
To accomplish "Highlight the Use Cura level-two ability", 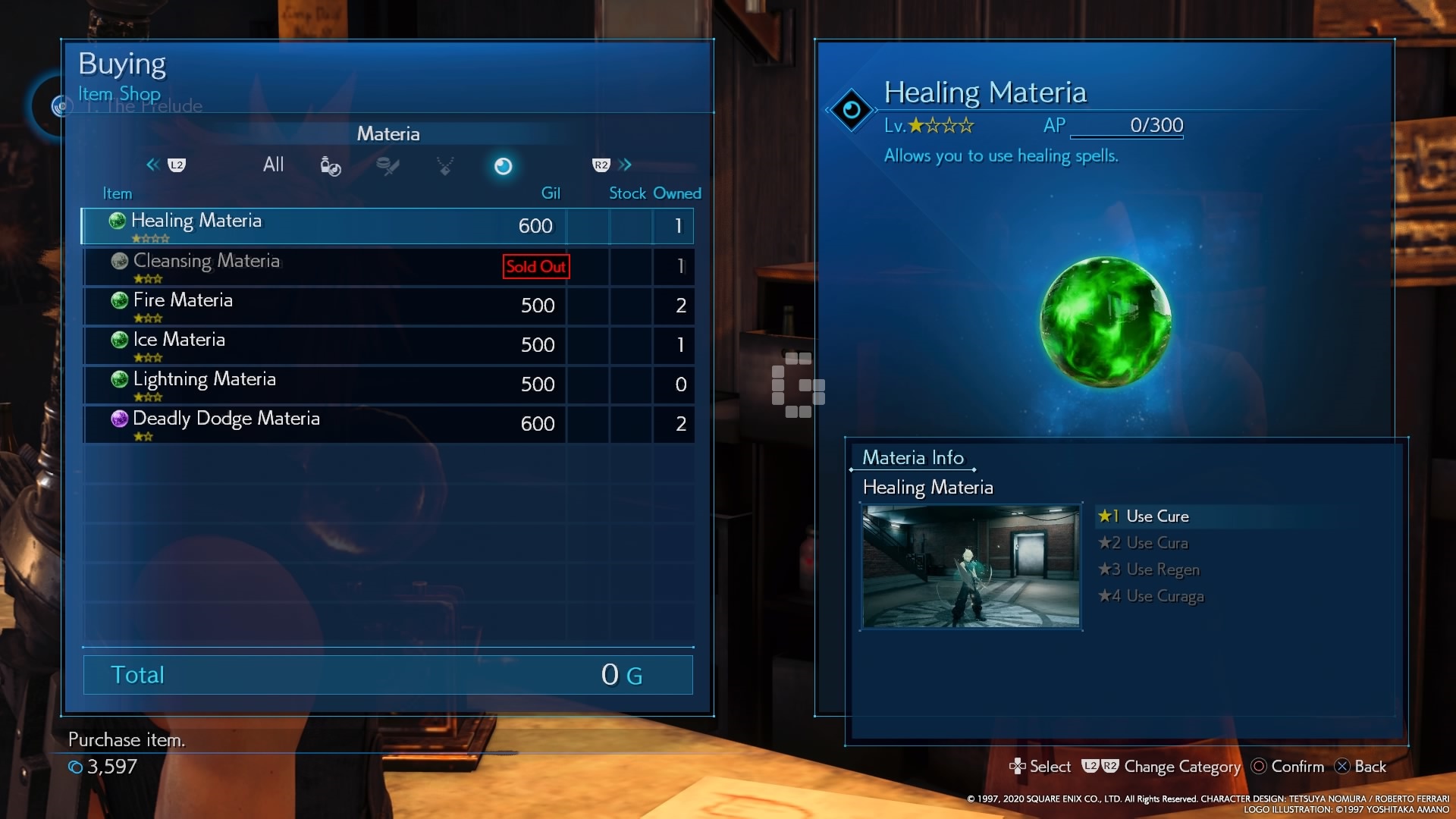I will tap(1156, 543).
